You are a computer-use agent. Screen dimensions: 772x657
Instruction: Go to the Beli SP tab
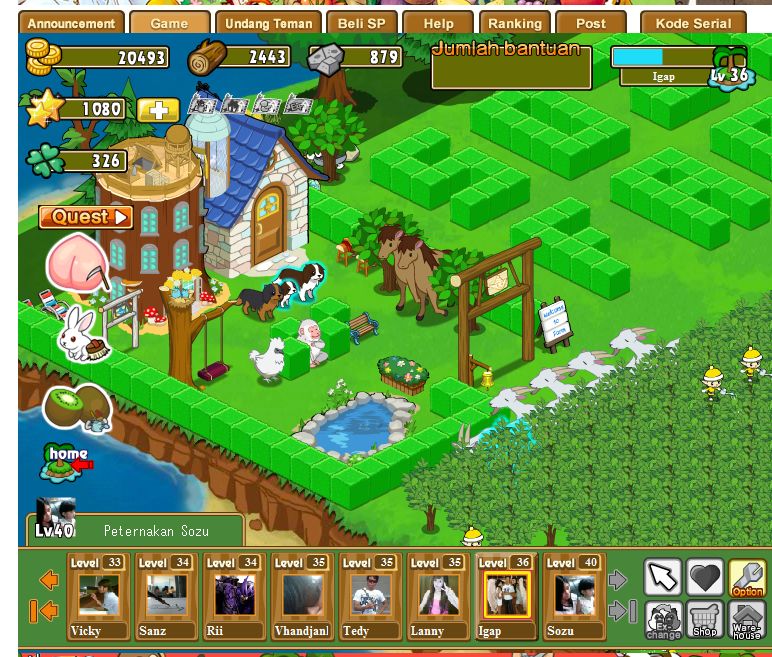click(361, 23)
